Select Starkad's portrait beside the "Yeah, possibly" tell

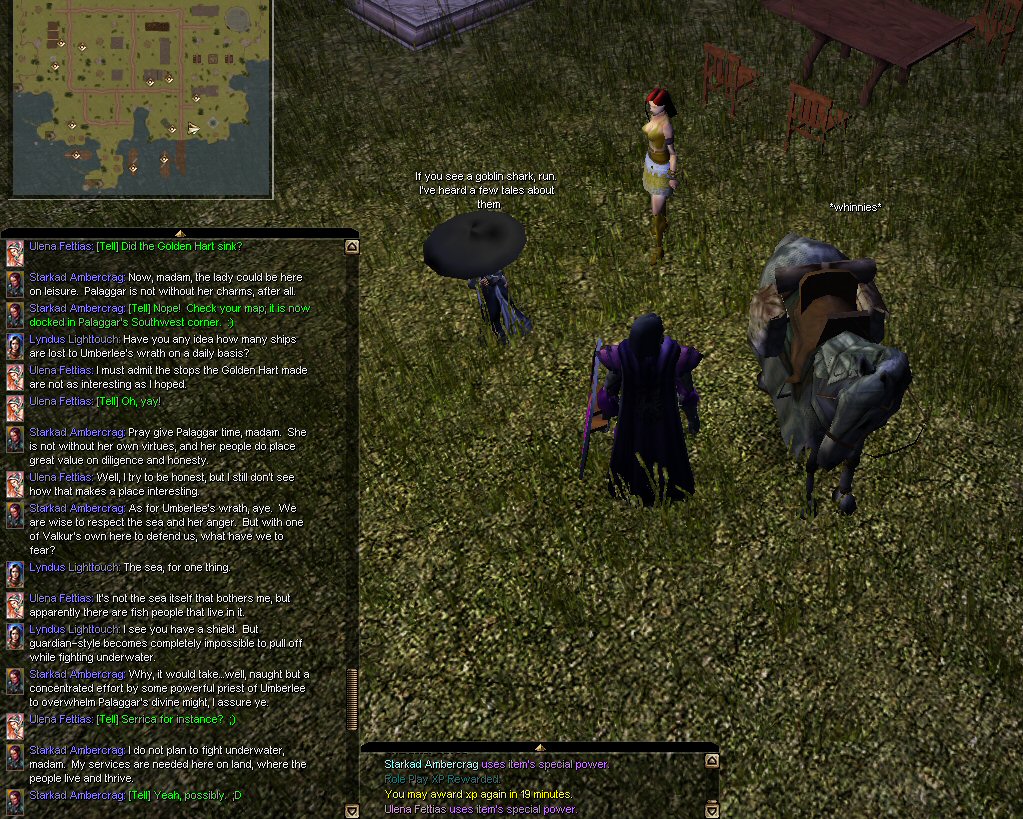(15, 801)
